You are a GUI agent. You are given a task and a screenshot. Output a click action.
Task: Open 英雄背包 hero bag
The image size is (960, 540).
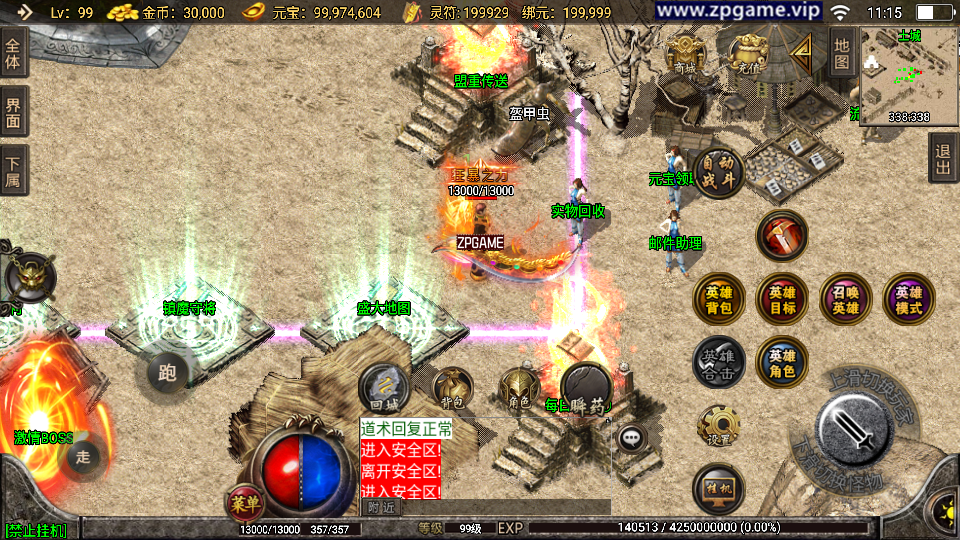click(718, 300)
